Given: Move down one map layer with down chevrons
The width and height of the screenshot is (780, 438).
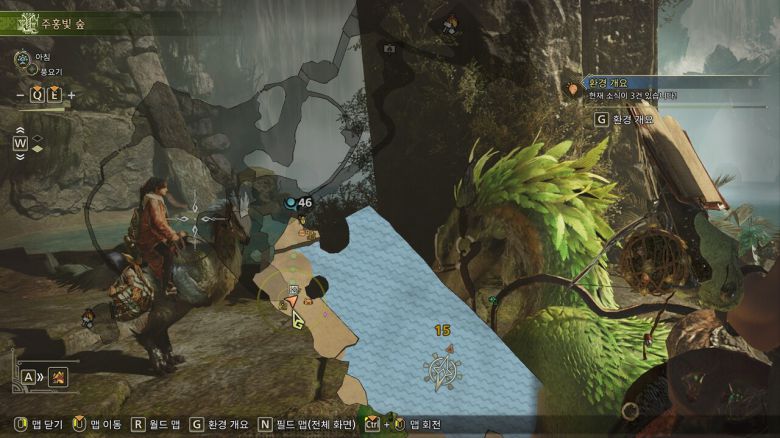Looking at the screenshot, I should click(20, 157).
